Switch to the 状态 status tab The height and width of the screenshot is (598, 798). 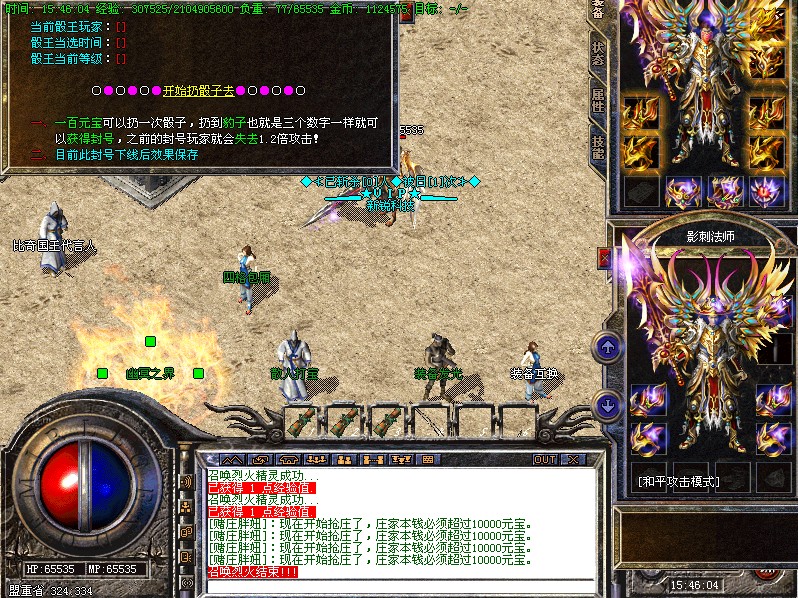[x=598, y=55]
